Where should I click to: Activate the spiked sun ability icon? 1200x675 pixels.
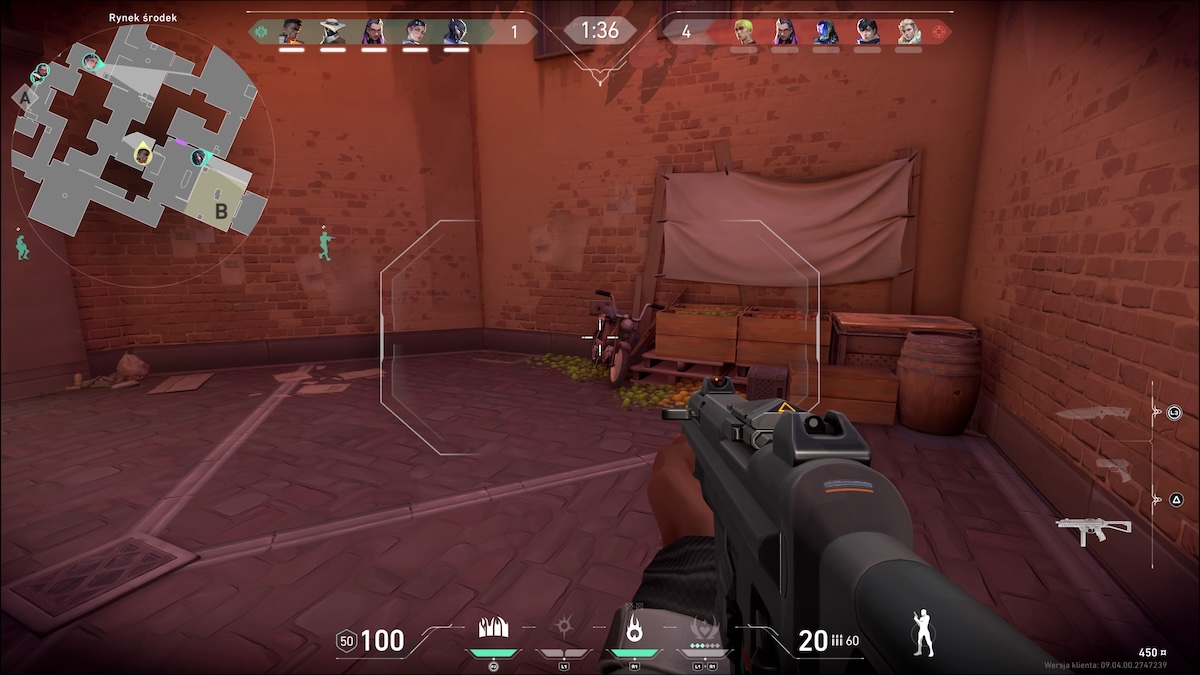tap(563, 627)
